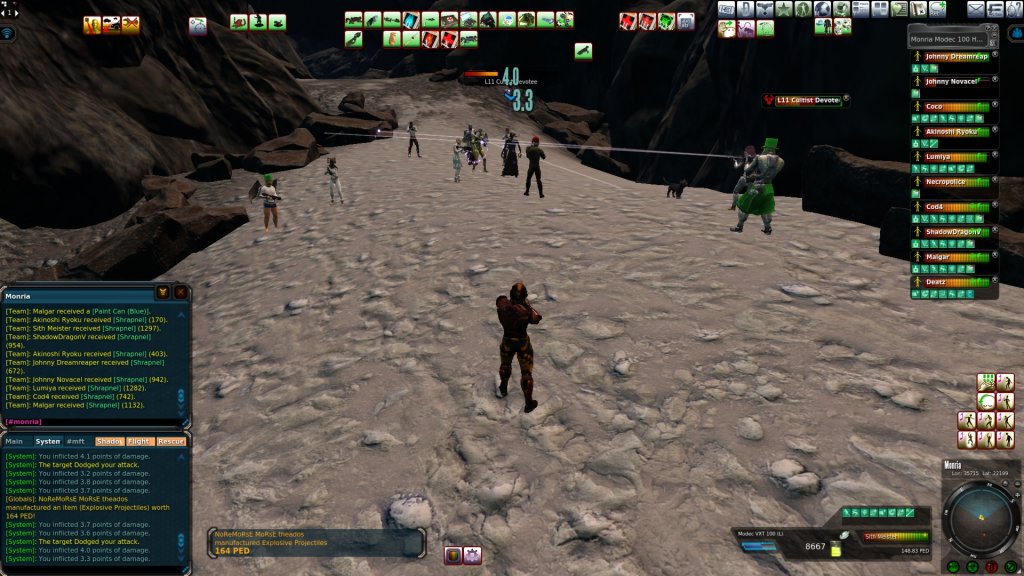Open the globe icon in top toolbar
Viewport: 1024px width, 576px height.
822,9
